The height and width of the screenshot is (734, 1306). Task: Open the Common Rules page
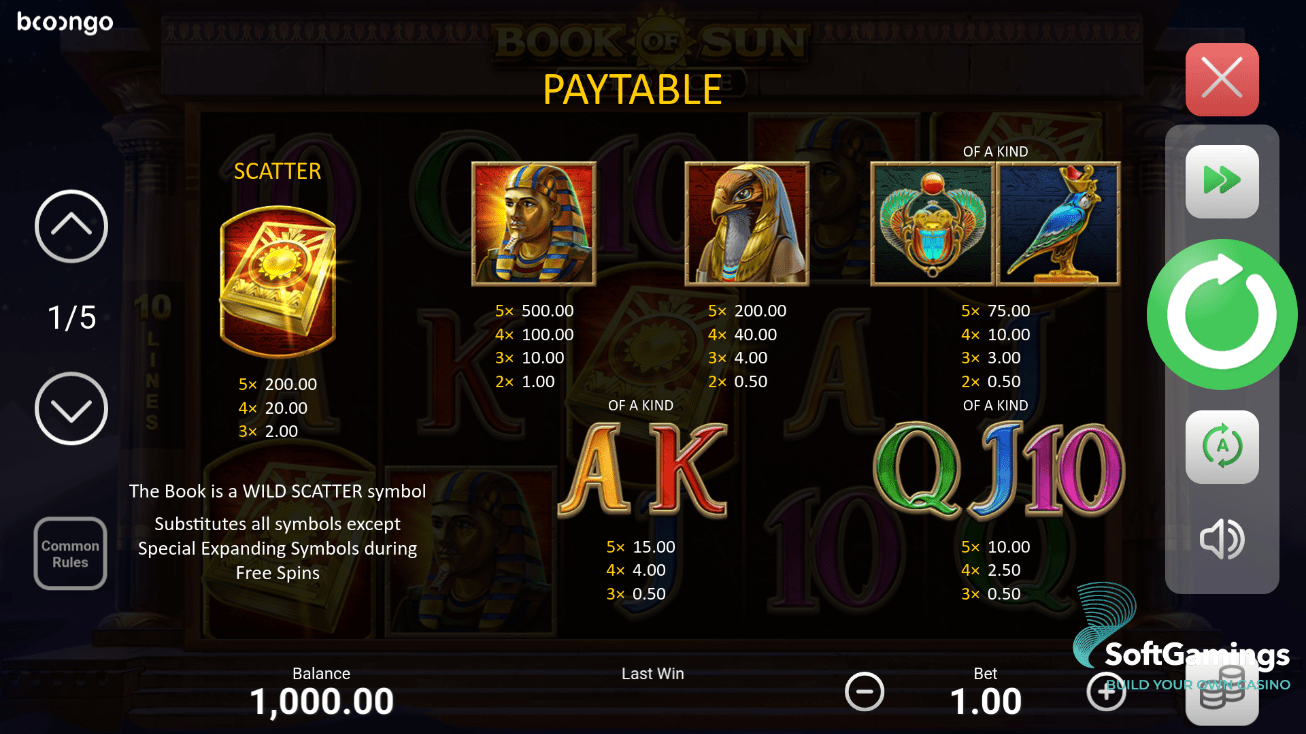(70, 553)
